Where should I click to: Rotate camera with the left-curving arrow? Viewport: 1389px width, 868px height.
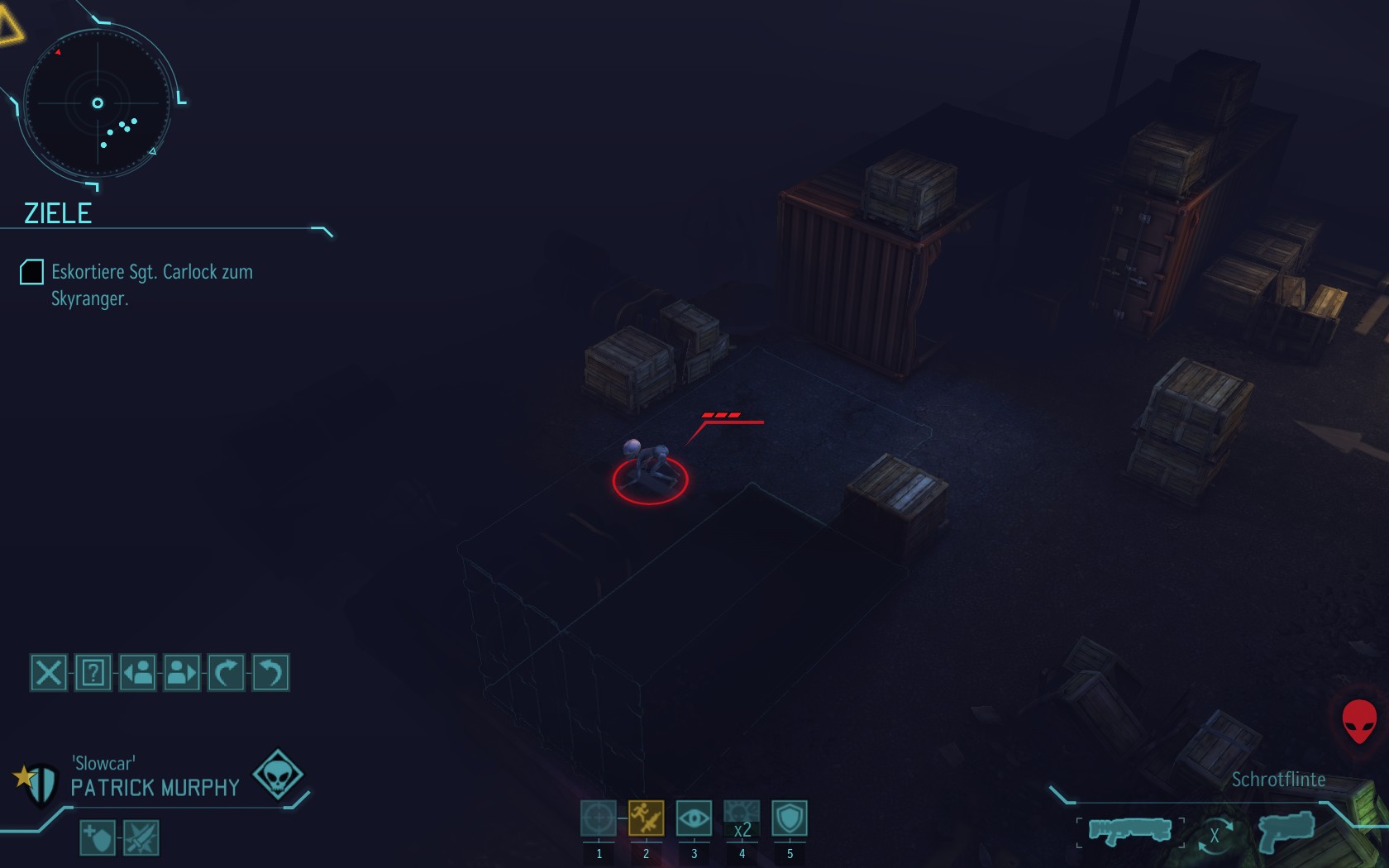point(270,673)
